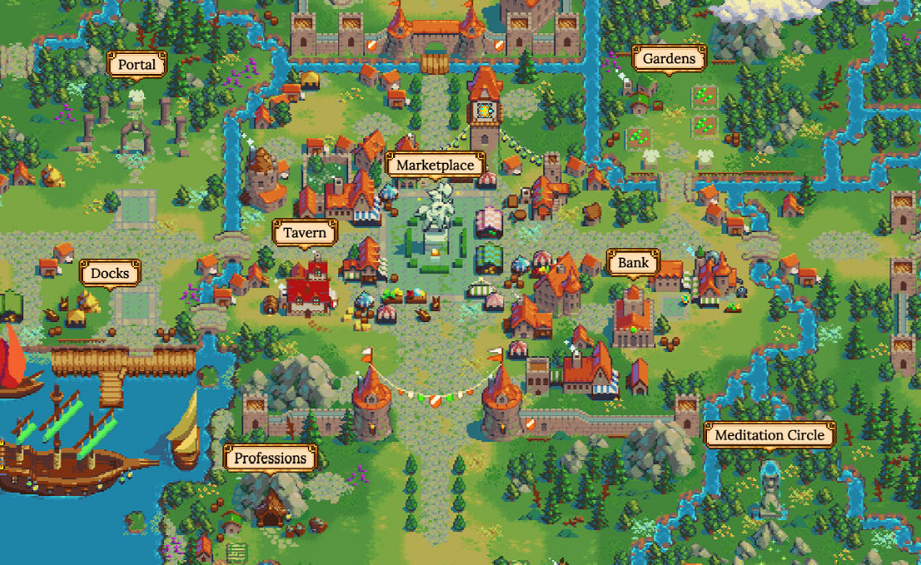This screenshot has height=565, width=921.
Task: Visit the Gardens label
Action: [x=669, y=59]
